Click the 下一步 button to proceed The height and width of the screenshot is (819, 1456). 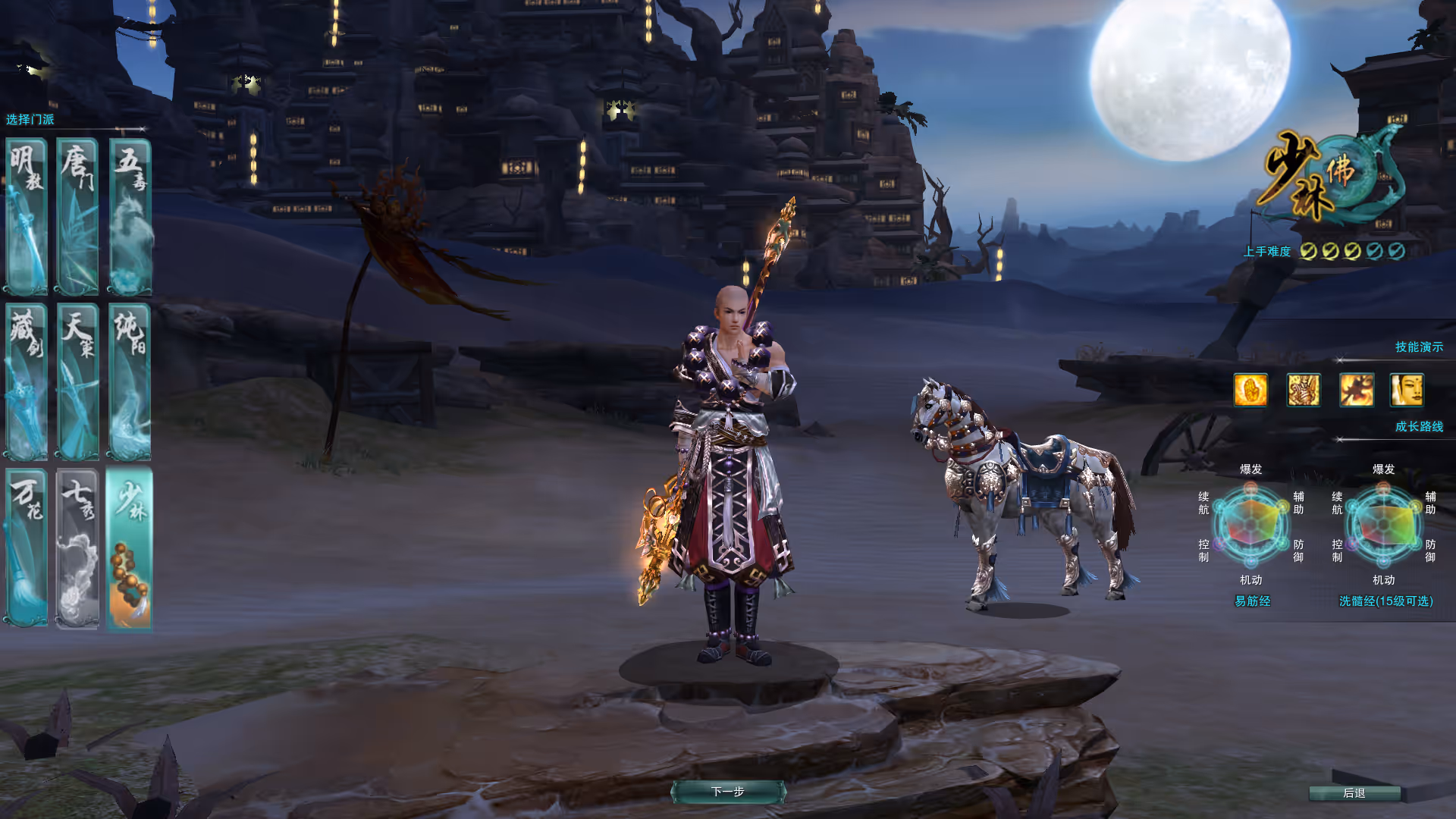click(x=728, y=792)
